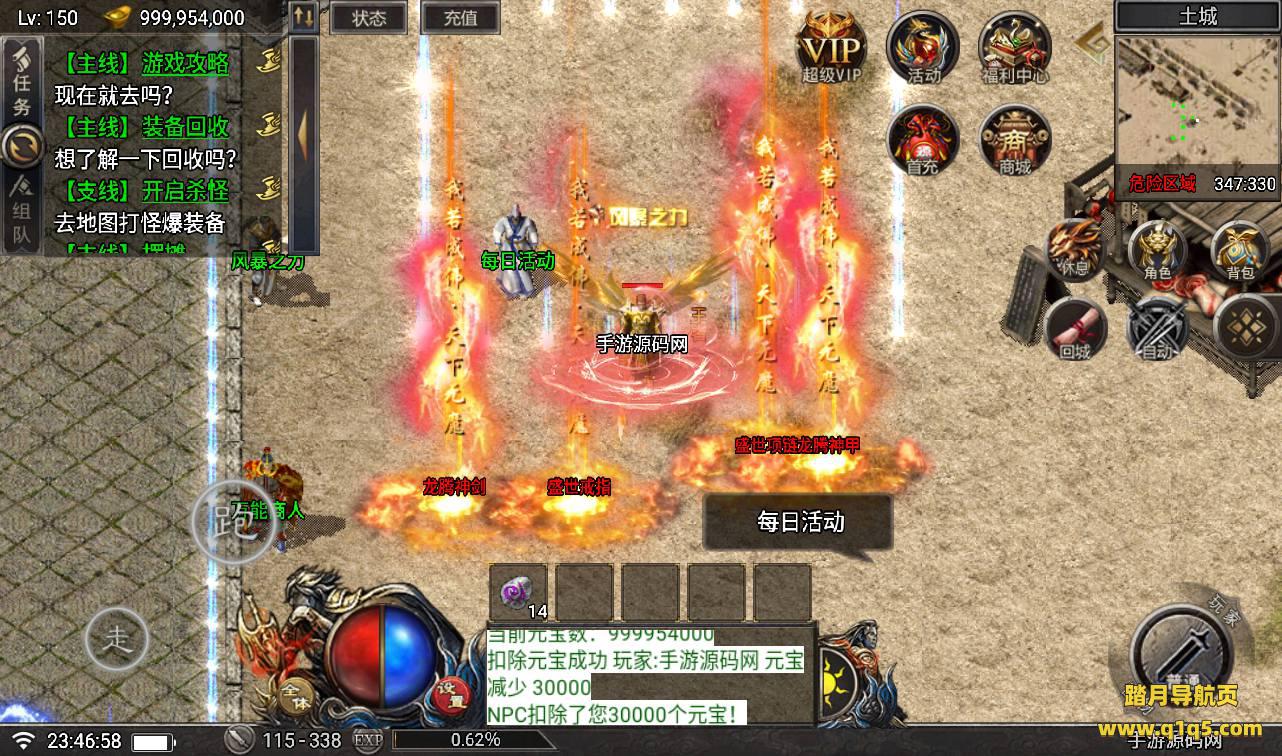
Task: Open the 商城 shop
Action: pos(1015,140)
